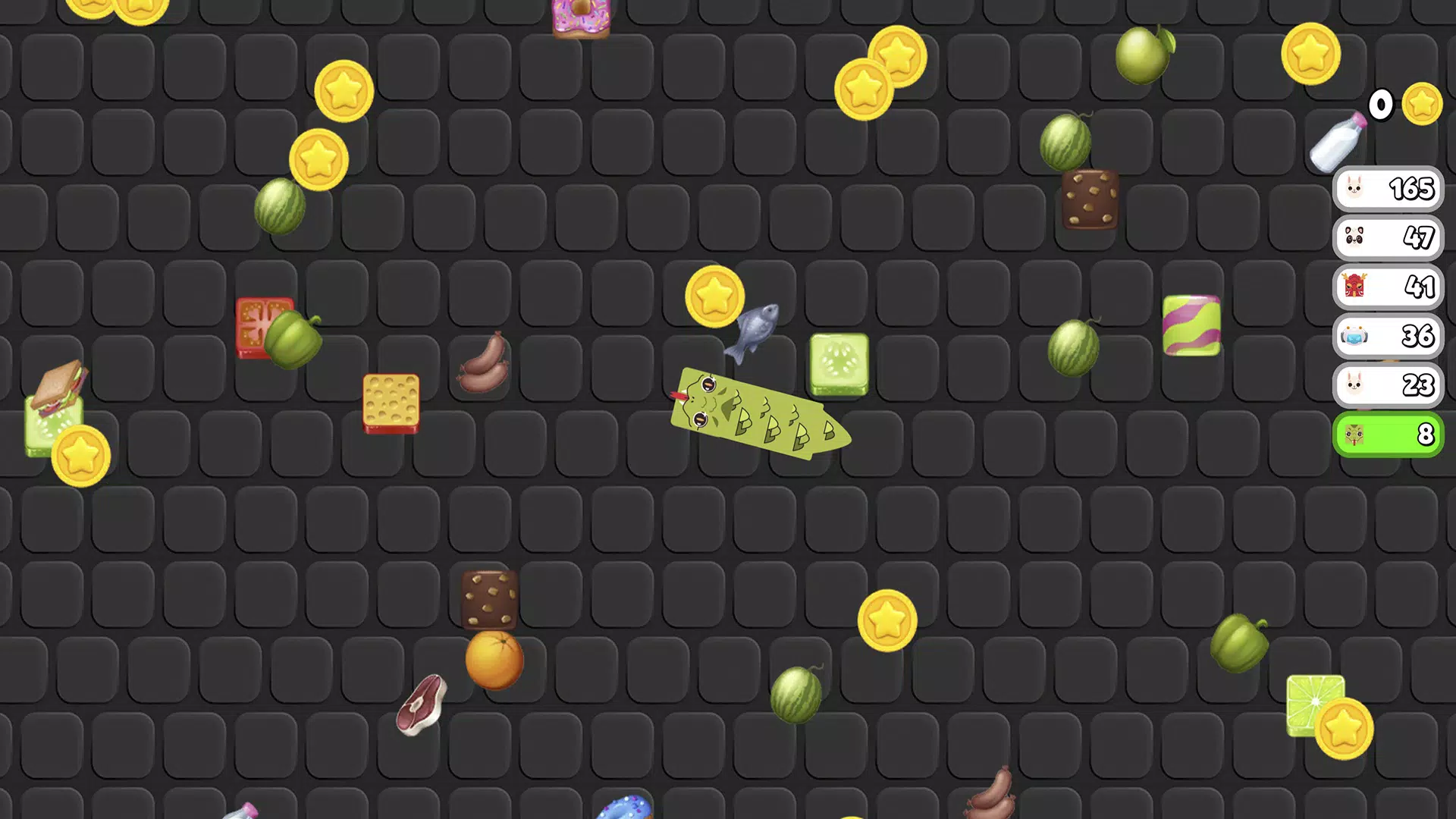Select the striped candy on the right side
1456x819 pixels.
click(x=1192, y=325)
